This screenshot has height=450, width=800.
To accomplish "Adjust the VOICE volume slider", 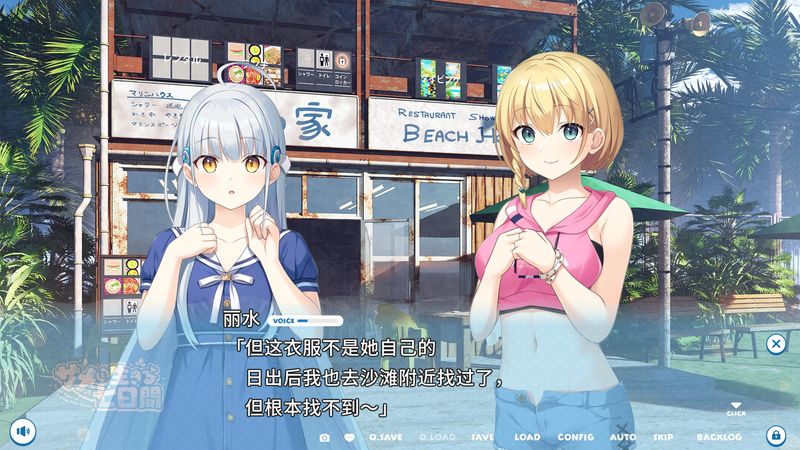I will [x=318, y=321].
